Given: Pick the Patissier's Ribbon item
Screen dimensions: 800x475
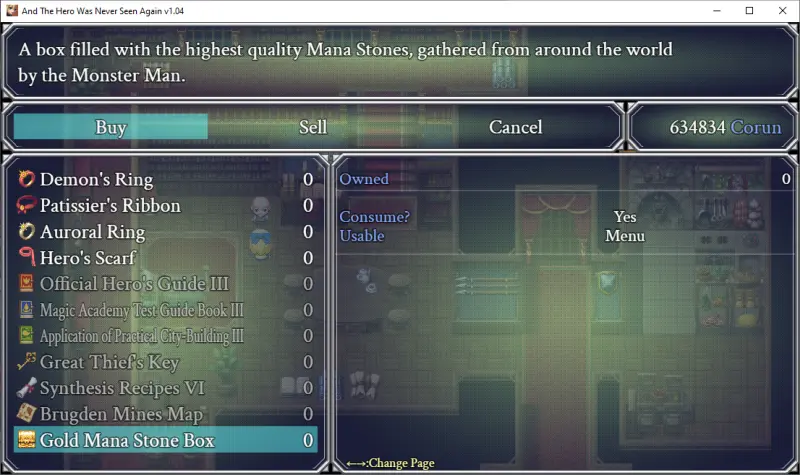Looking at the screenshot, I should click(110, 206).
